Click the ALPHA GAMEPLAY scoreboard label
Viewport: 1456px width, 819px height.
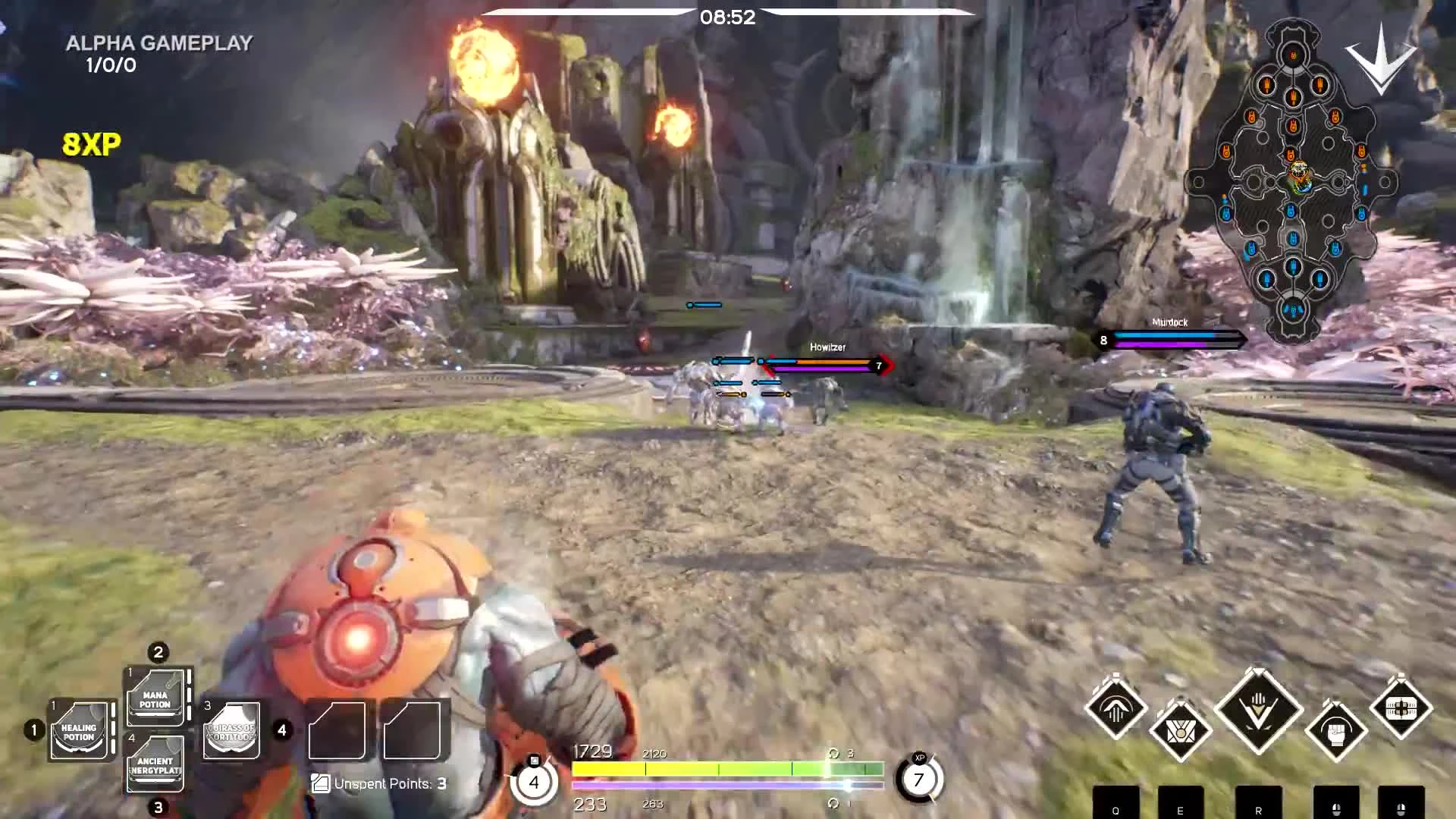[x=158, y=44]
